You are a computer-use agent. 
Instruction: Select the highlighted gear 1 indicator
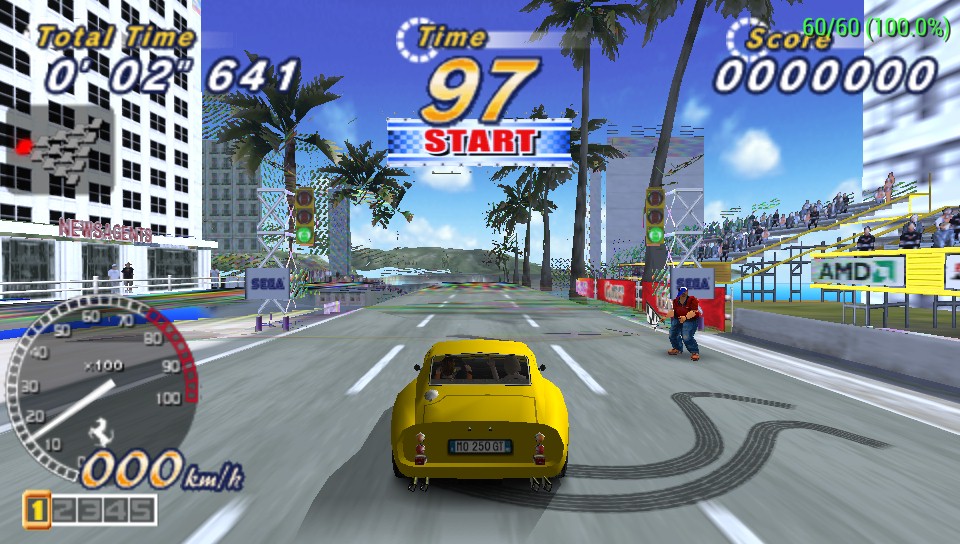pyautogui.click(x=36, y=510)
